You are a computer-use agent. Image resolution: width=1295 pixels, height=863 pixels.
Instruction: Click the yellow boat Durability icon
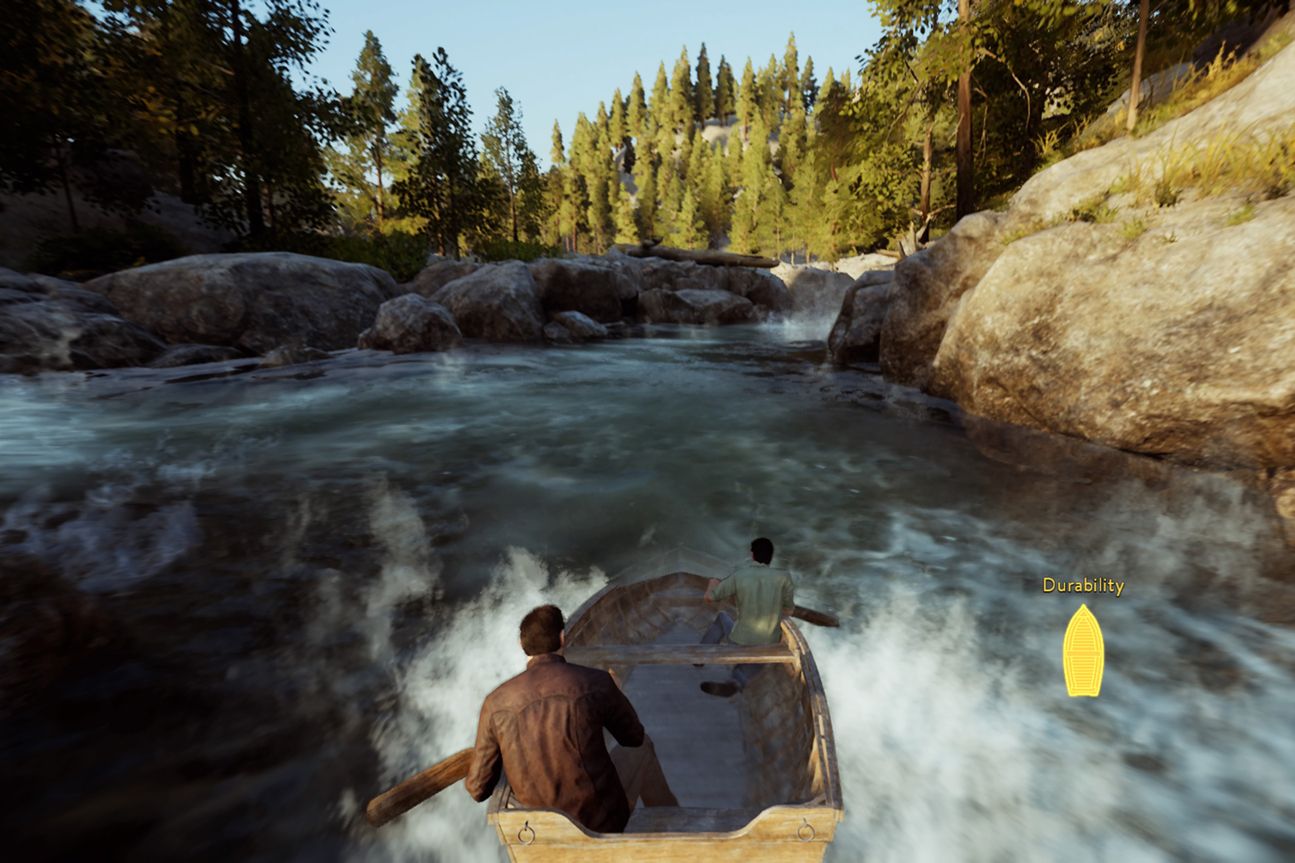[1083, 651]
